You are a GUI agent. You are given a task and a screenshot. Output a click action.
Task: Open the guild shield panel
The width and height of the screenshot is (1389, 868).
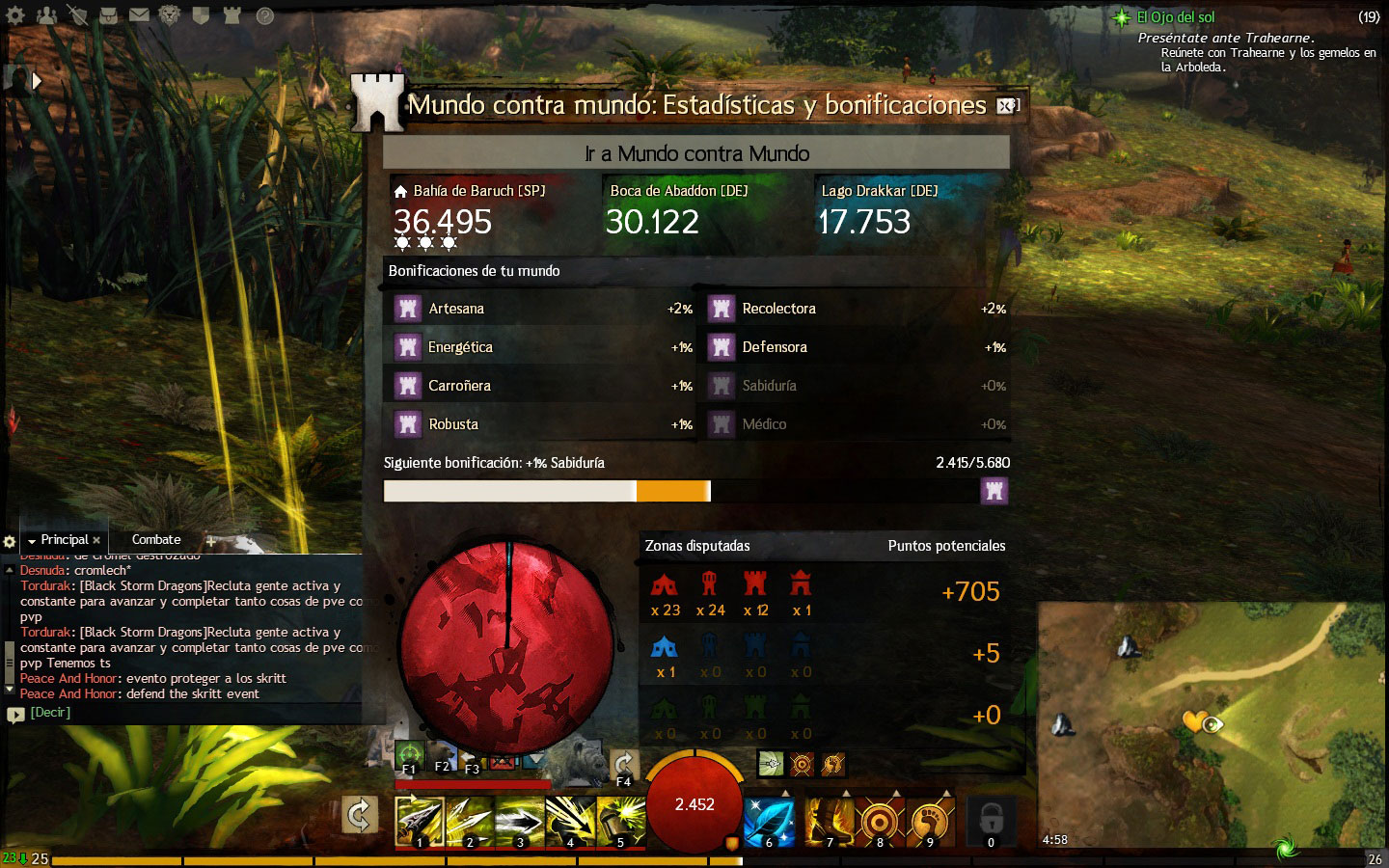pos(201,15)
